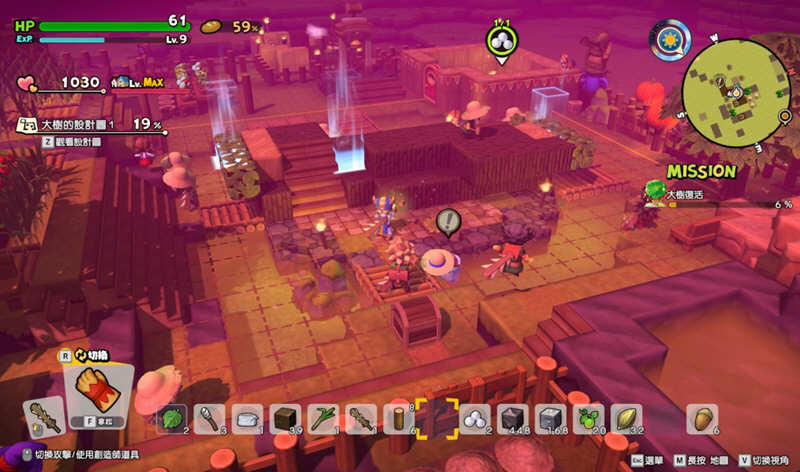Click the 大樹的設計圖 blueprint progress entry
Screen dimensions: 800x472
click(90, 125)
